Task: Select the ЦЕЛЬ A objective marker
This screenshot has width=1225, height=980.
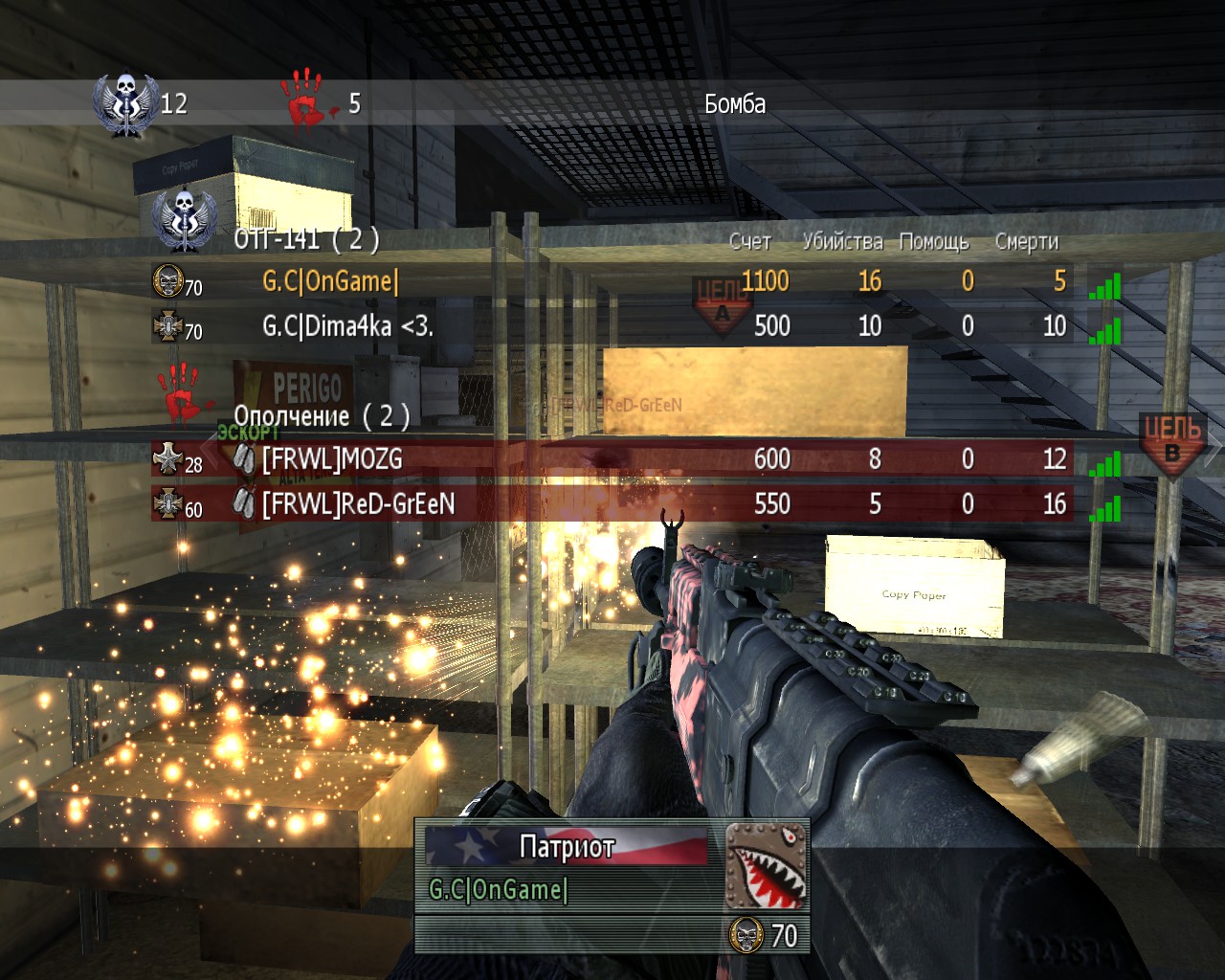Action: (x=720, y=302)
